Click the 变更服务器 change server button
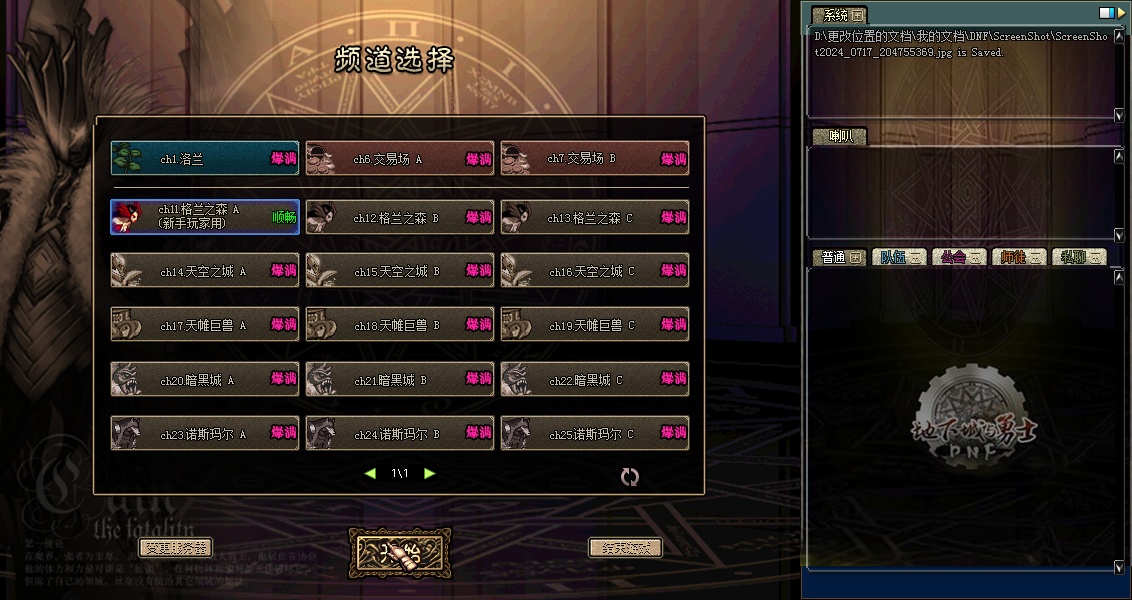 (x=175, y=548)
